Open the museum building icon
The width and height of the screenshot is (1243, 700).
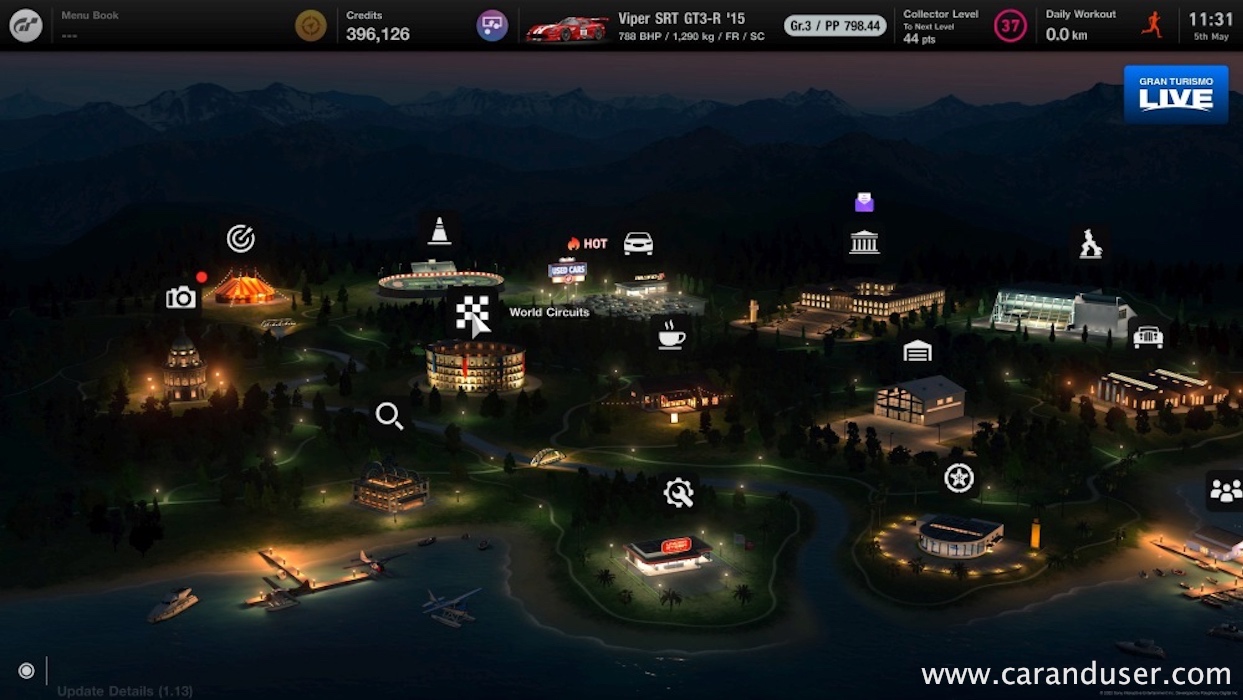tap(864, 242)
